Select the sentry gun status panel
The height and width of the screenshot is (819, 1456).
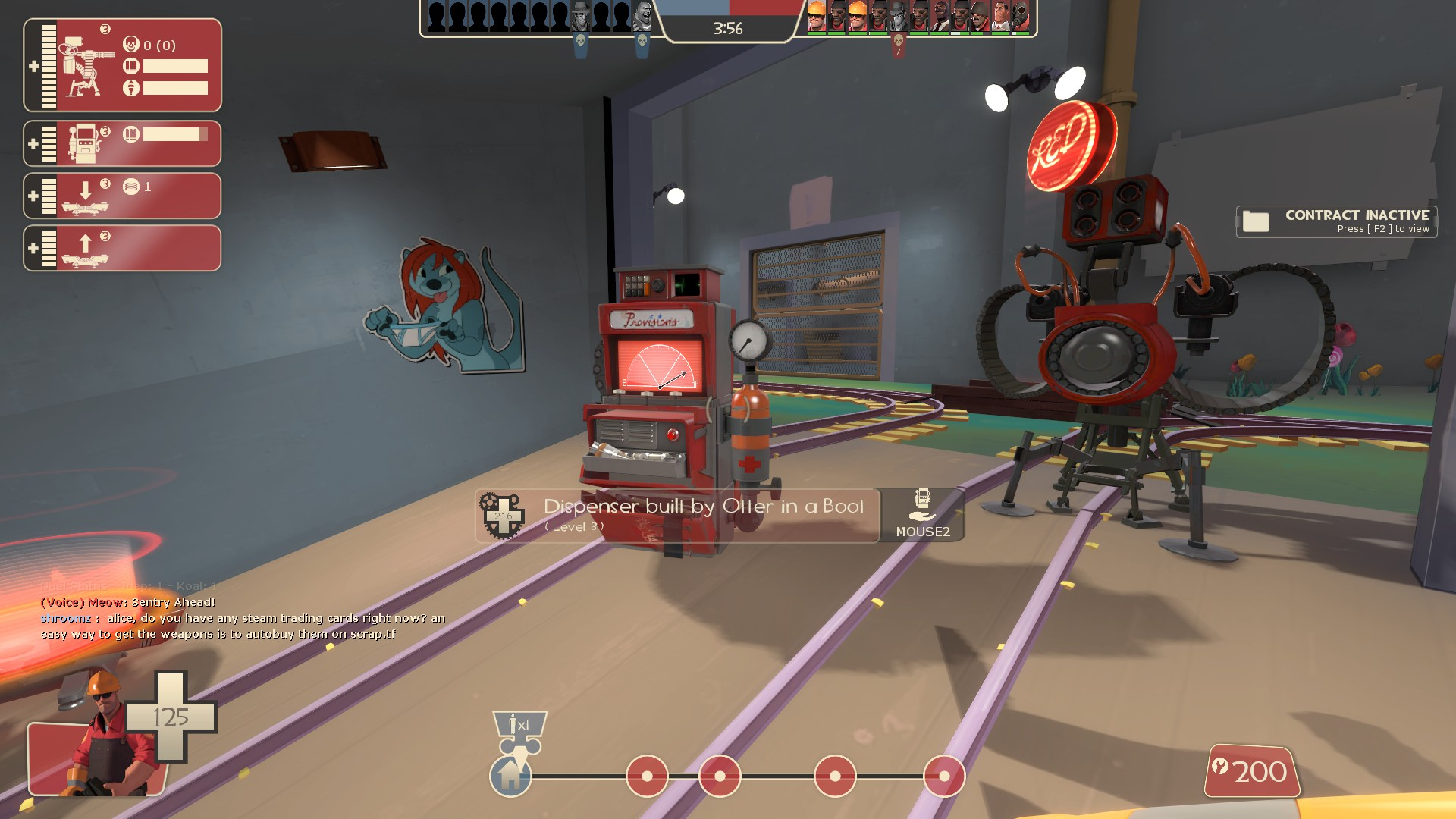tap(122, 65)
